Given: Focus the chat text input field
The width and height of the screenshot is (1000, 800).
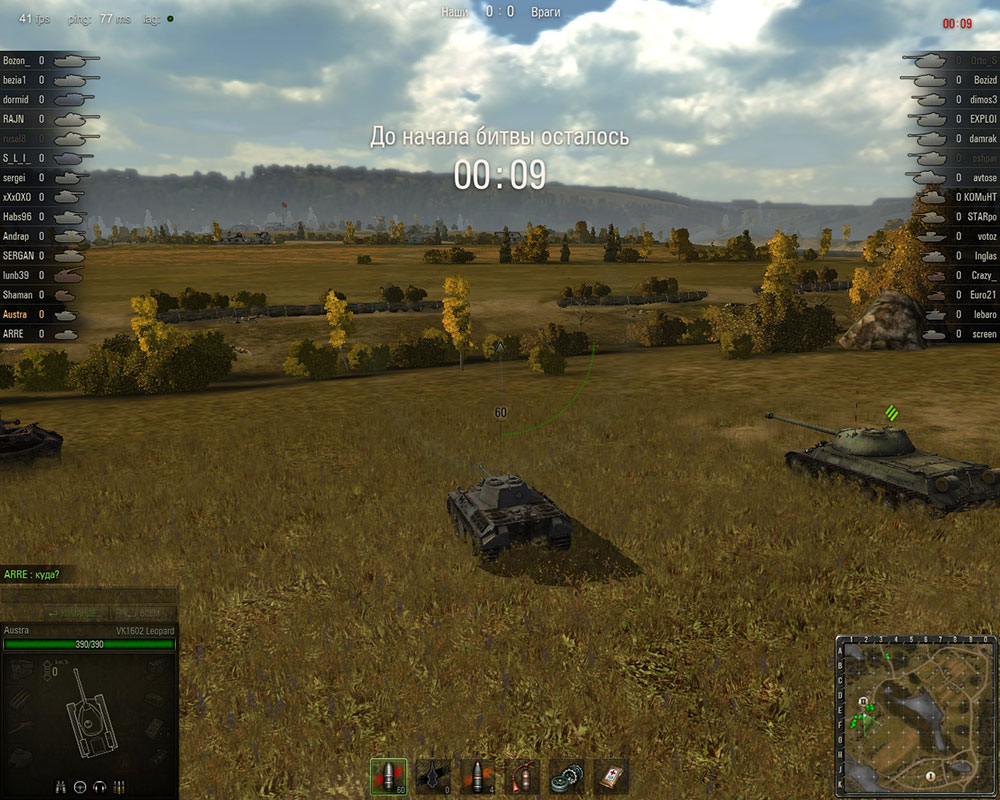Looking at the screenshot, I should tap(88, 595).
